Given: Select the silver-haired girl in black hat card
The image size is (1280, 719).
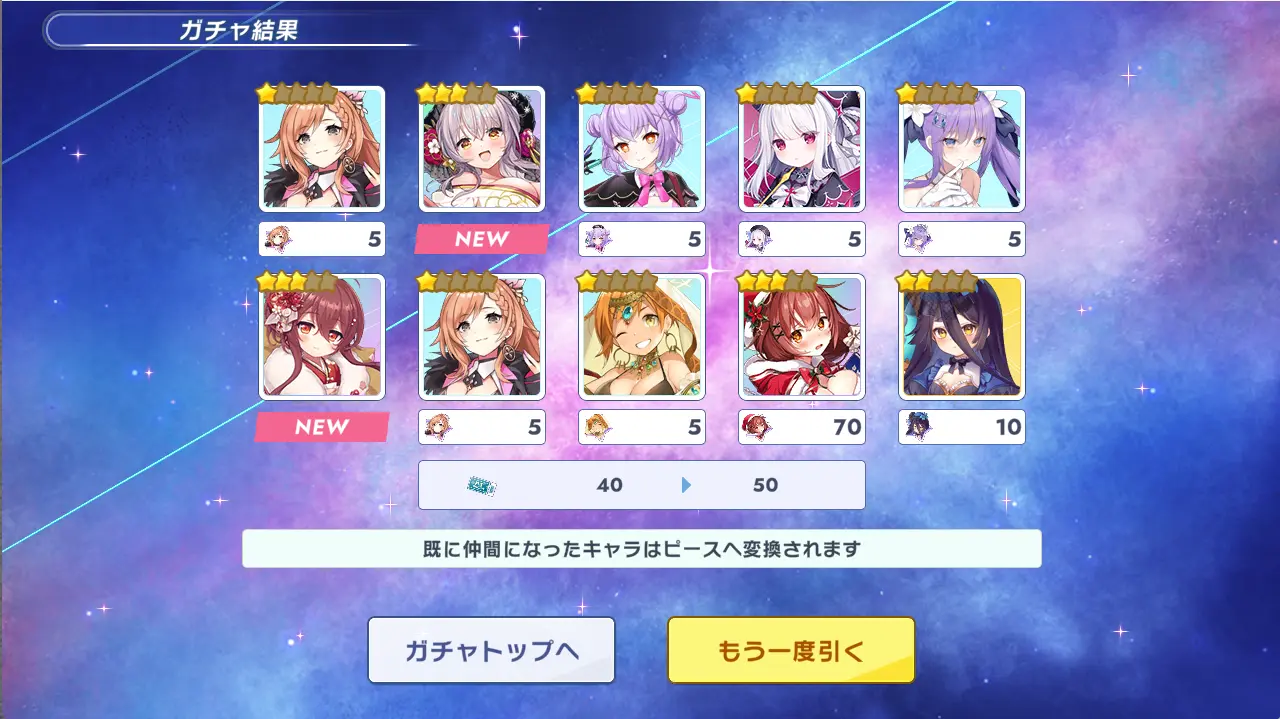Looking at the screenshot, I should tap(481, 149).
